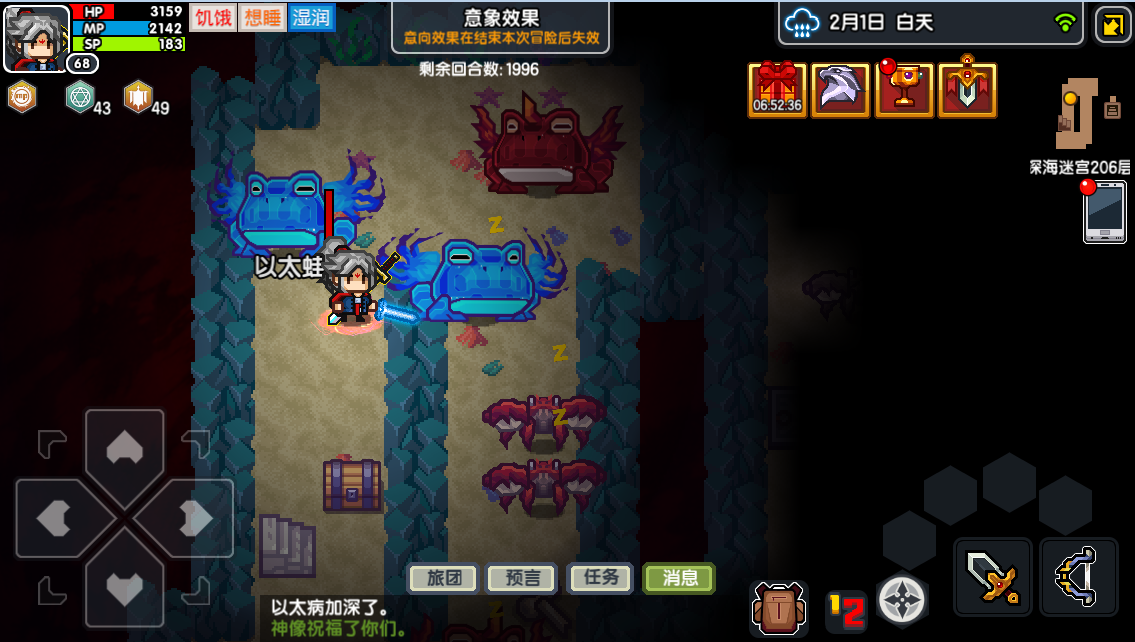Switch weapon set with the 12 icon

pos(846,610)
